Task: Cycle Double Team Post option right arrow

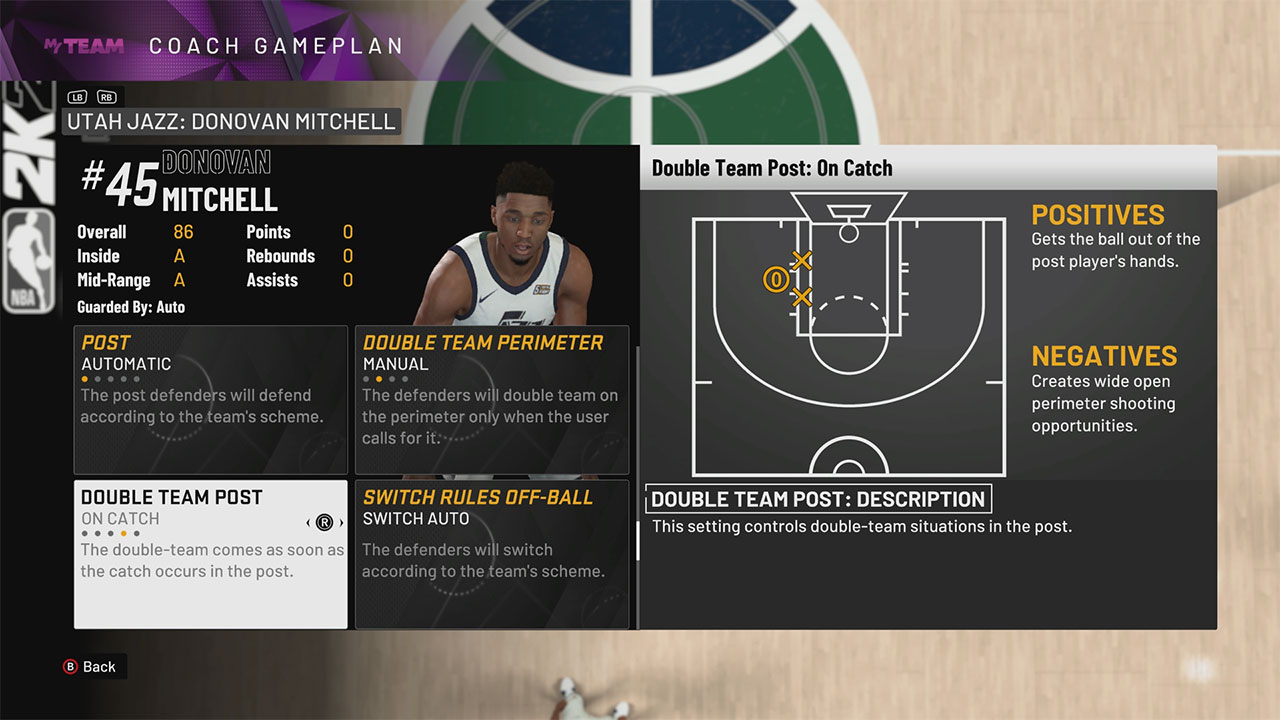Action: (341, 522)
